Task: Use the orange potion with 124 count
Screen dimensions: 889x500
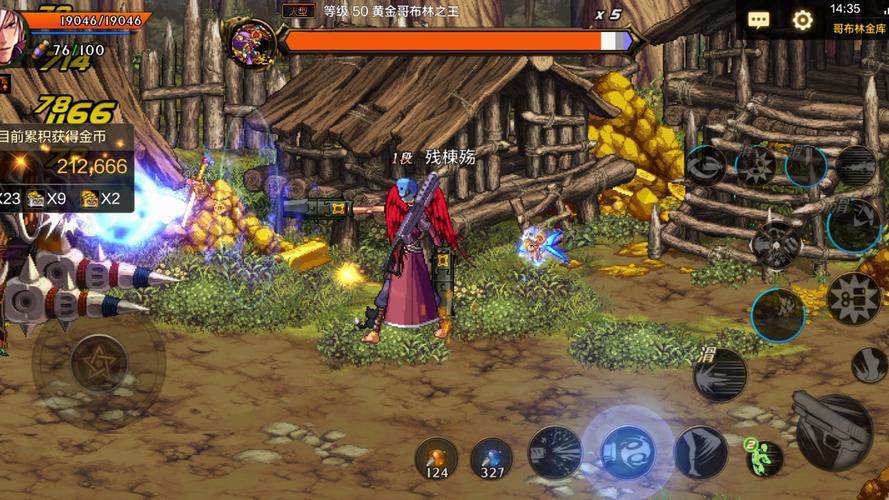Action: [436, 457]
